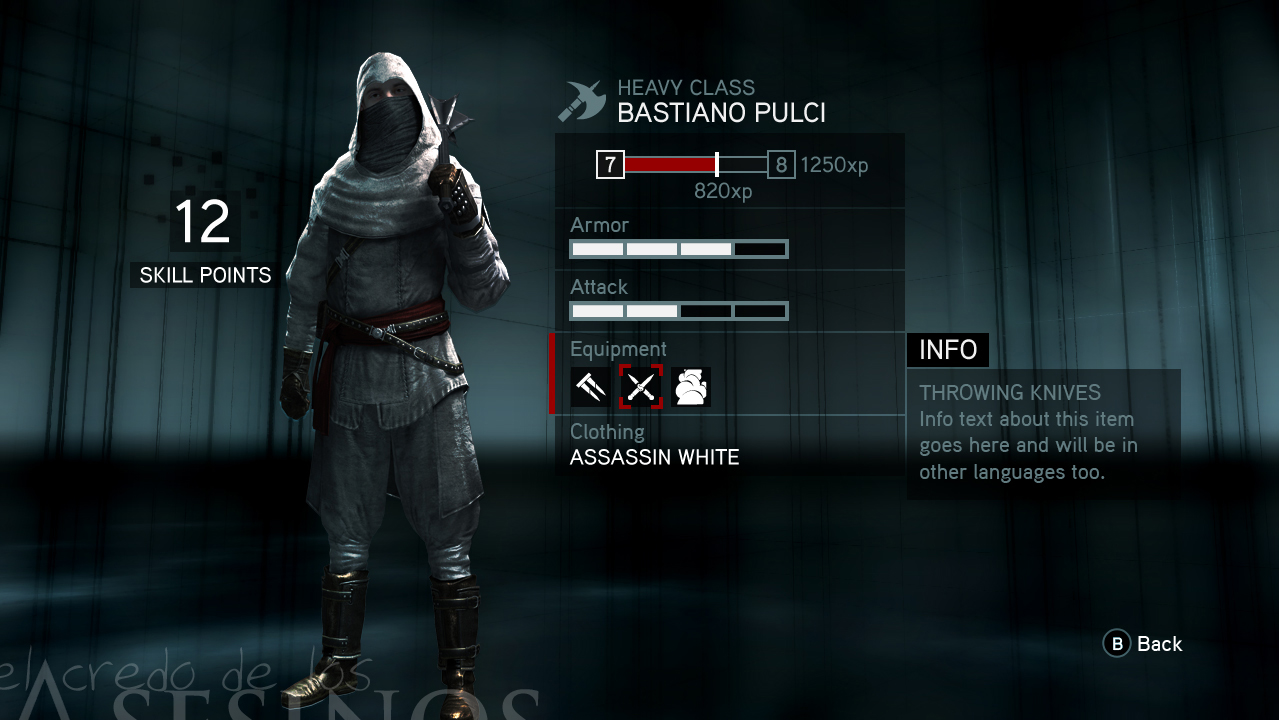Click the INFO panel header
The height and width of the screenshot is (720, 1280).
pyautogui.click(x=947, y=350)
